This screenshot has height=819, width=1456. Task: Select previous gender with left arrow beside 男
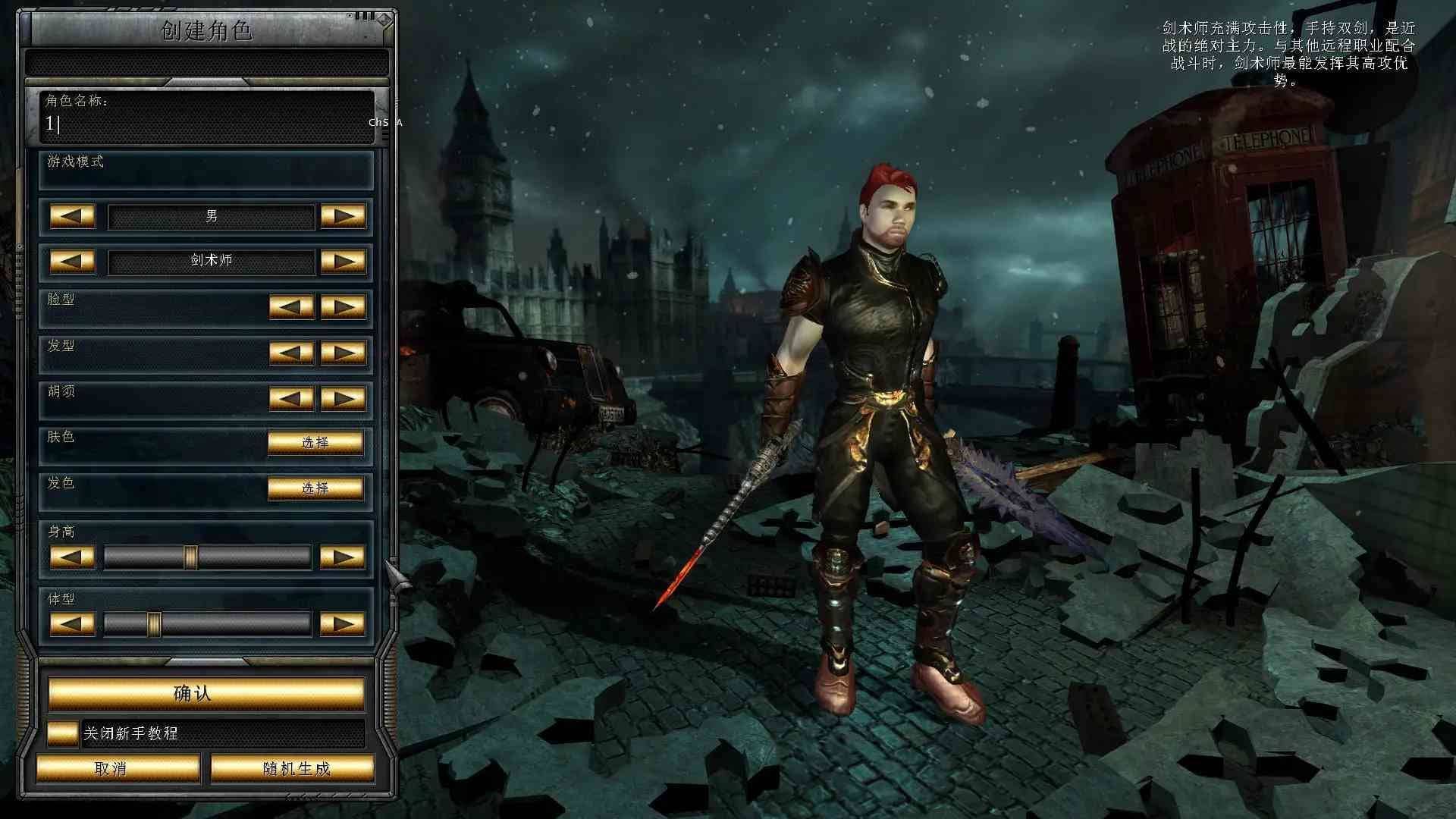[x=72, y=216]
